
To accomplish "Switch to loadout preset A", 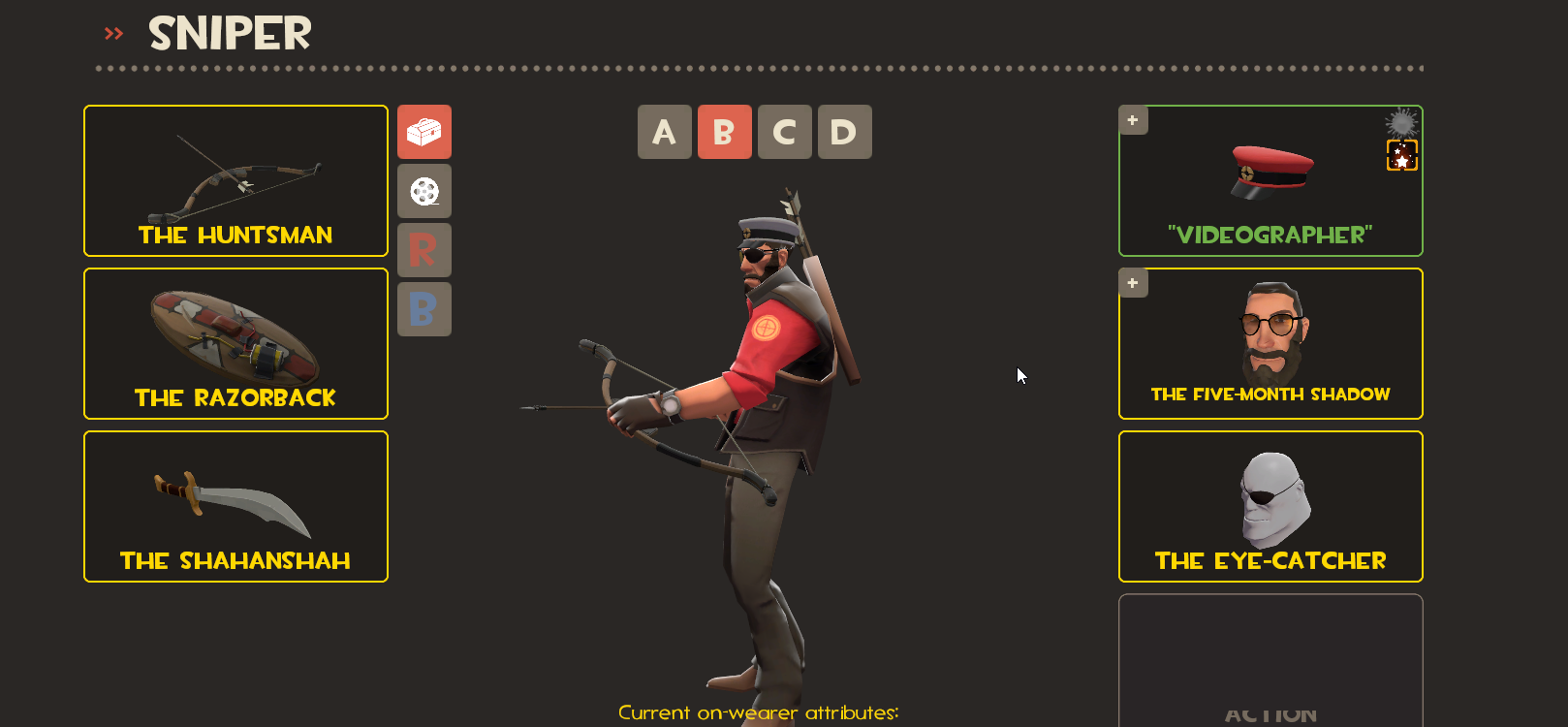I will 665,132.
